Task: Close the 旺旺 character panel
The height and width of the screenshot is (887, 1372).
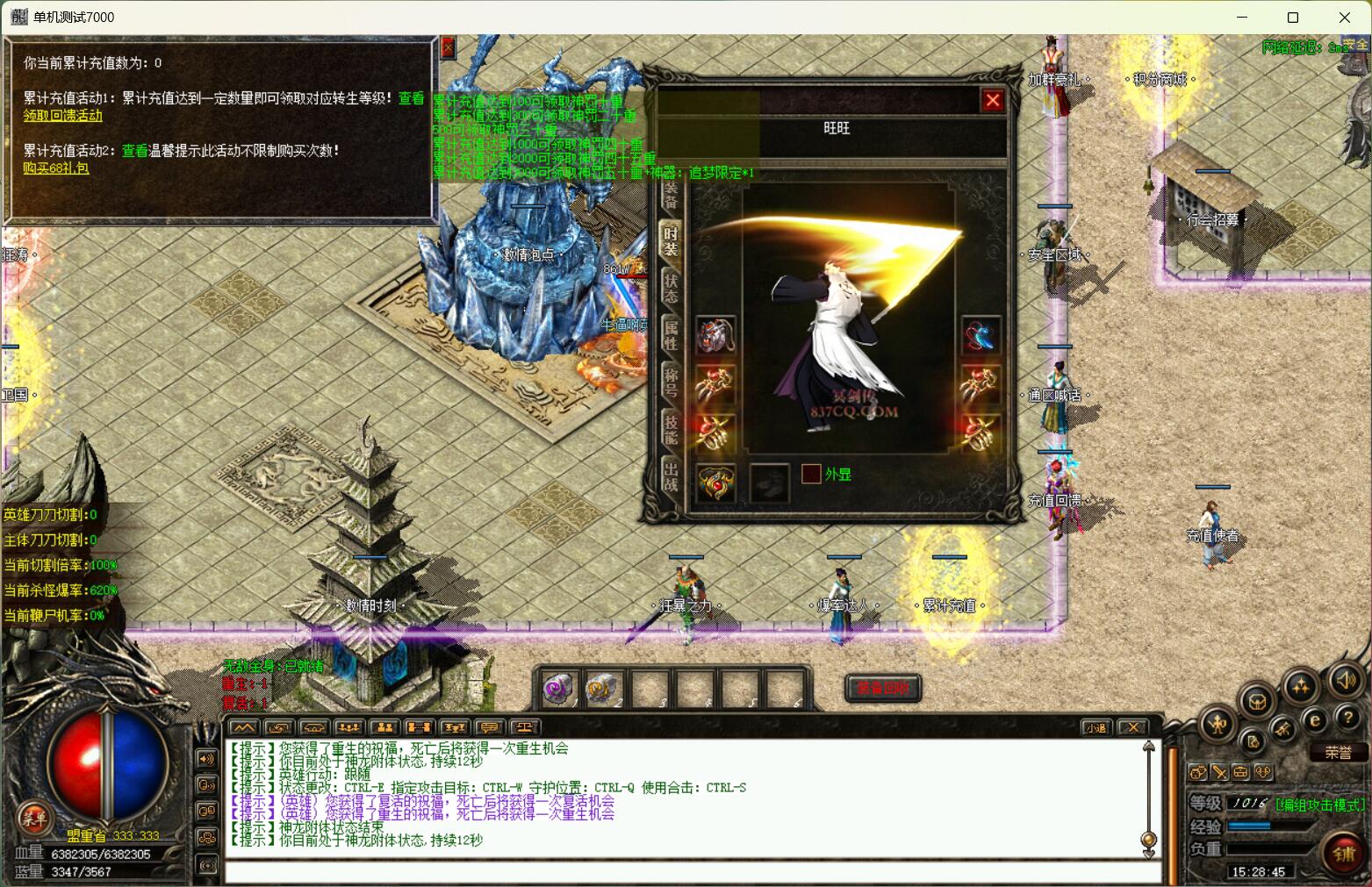Action: pyautogui.click(x=993, y=101)
